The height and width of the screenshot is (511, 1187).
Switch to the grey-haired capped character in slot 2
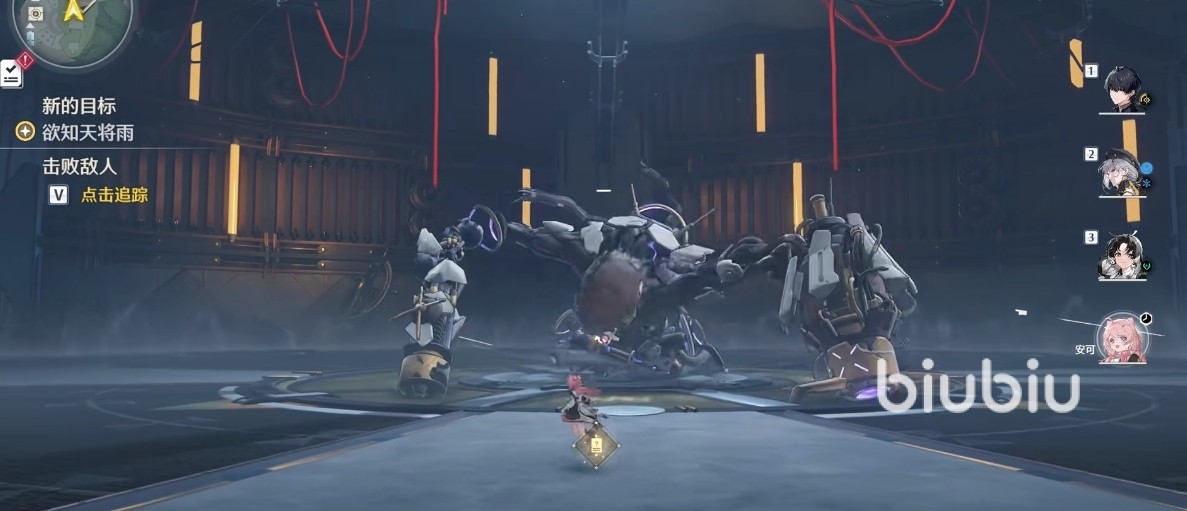coord(1121,173)
